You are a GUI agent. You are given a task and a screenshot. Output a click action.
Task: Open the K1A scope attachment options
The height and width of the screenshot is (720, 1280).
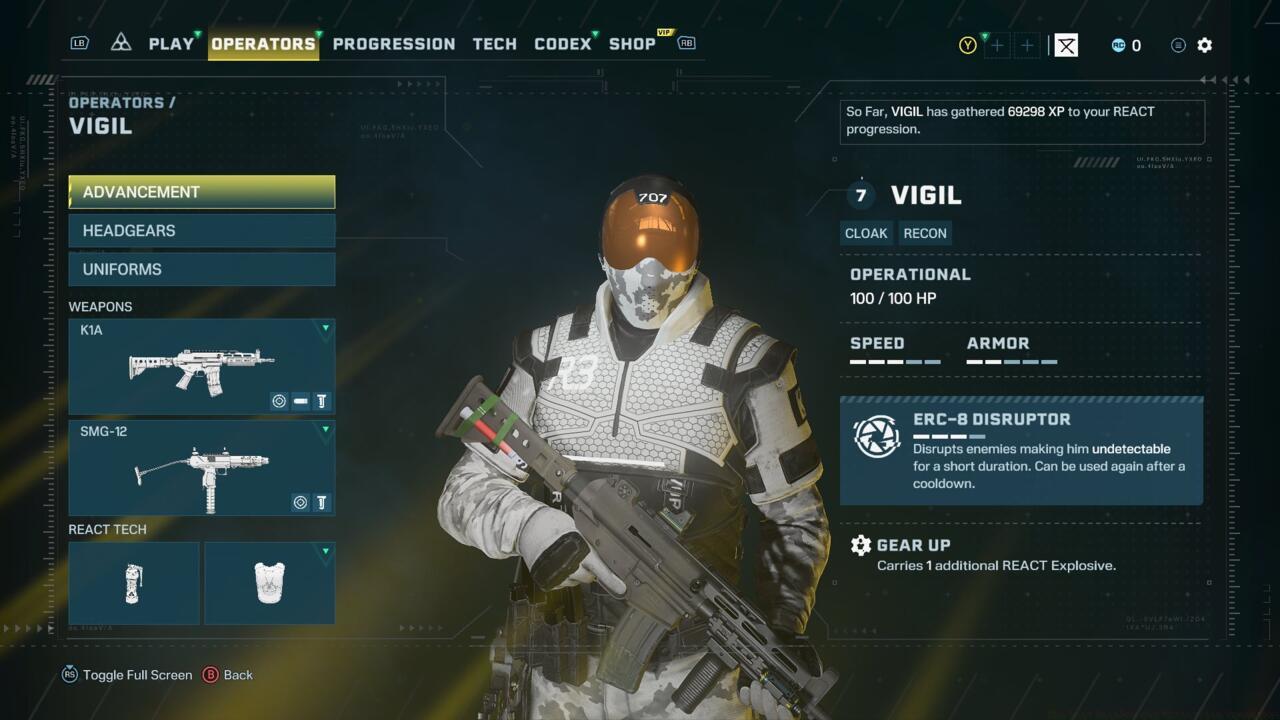[x=278, y=401]
